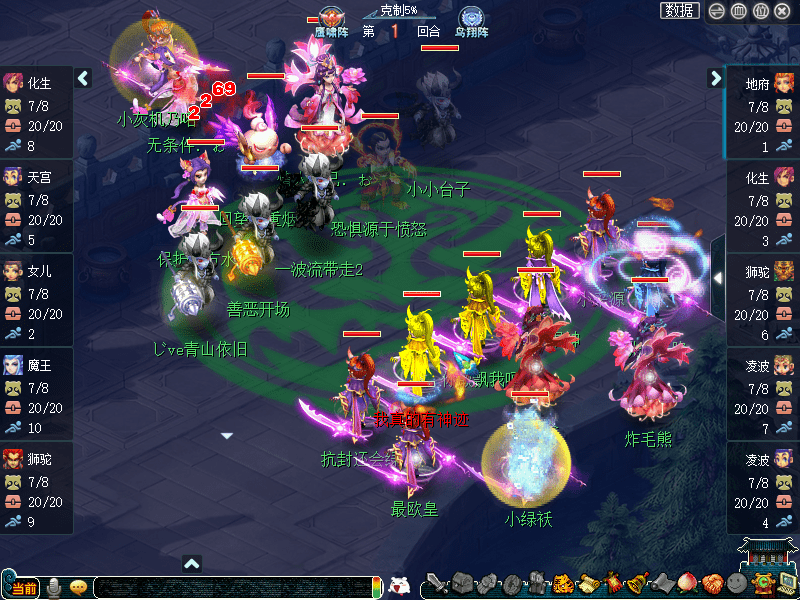Toggle the 位 position display button
The width and height of the screenshot is (800, 600).
(760, 11)
